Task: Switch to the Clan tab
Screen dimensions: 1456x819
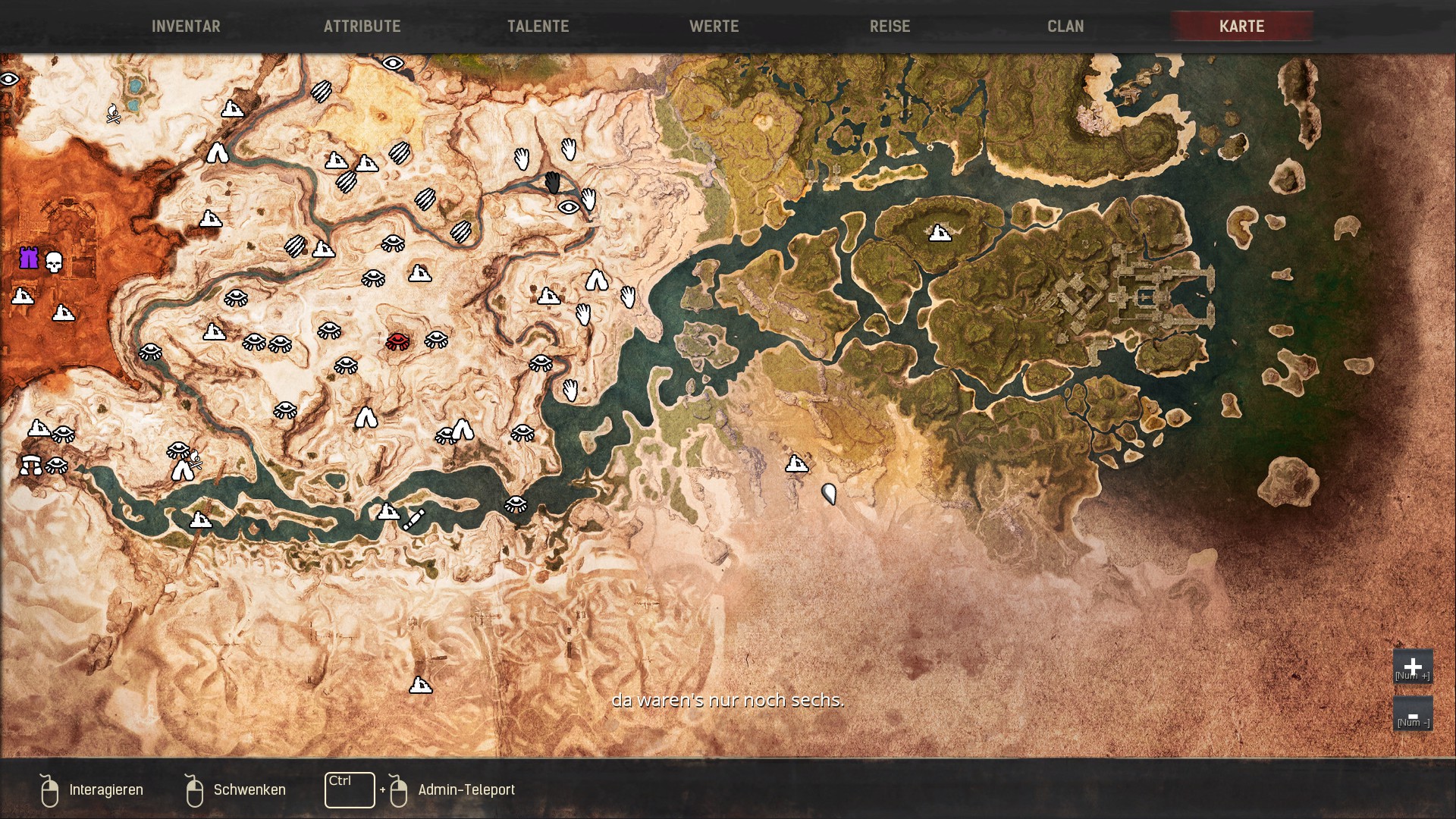Action: coord(1065,26)
